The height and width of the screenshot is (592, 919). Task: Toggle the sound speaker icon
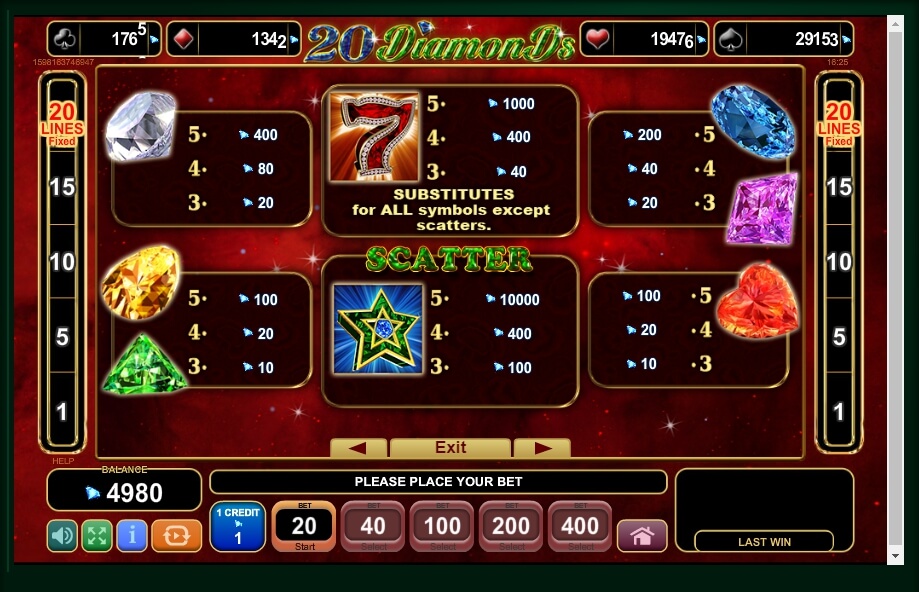click(x=62, y=536)
